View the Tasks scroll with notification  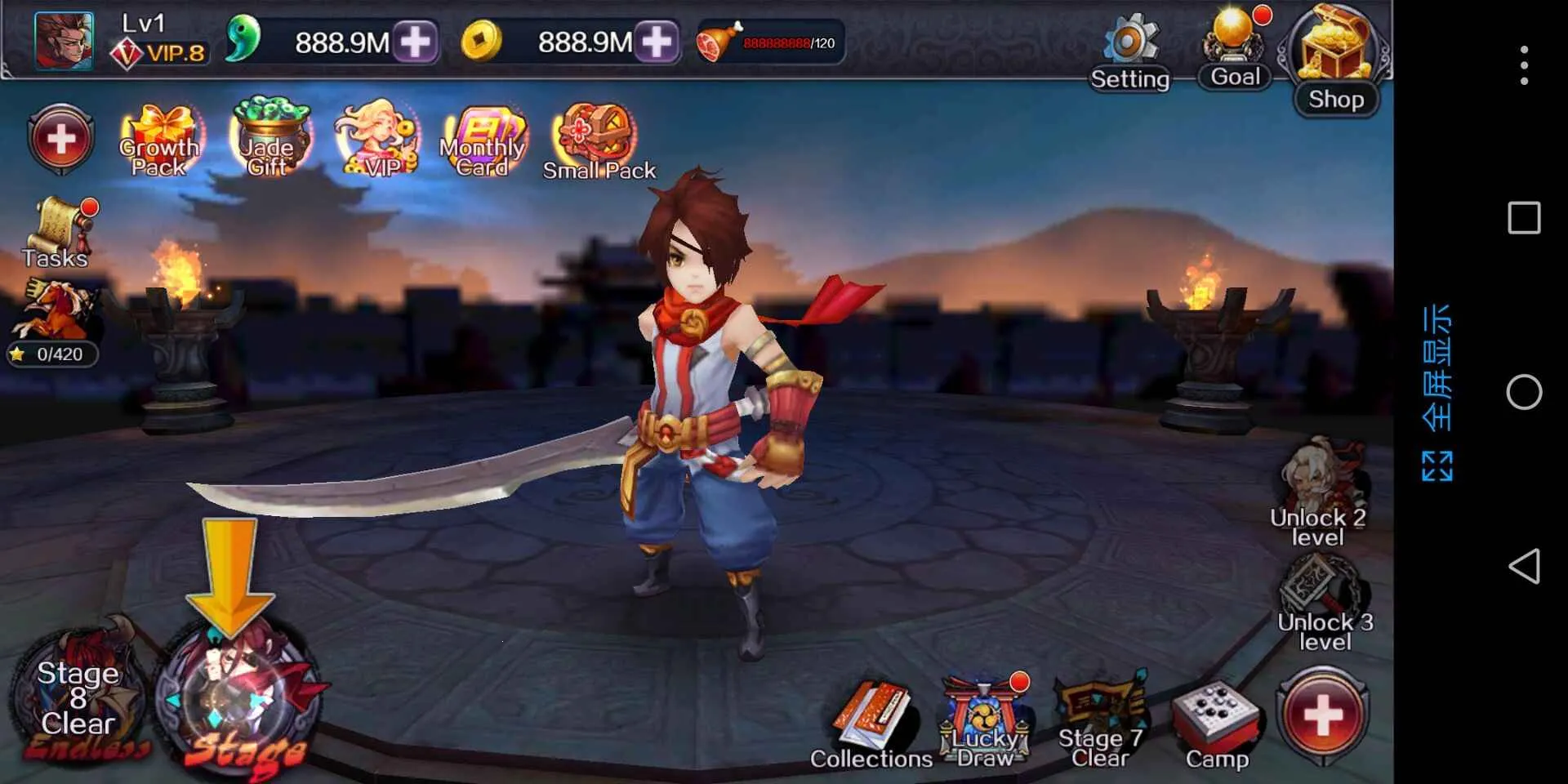click(x=57, y=229)
